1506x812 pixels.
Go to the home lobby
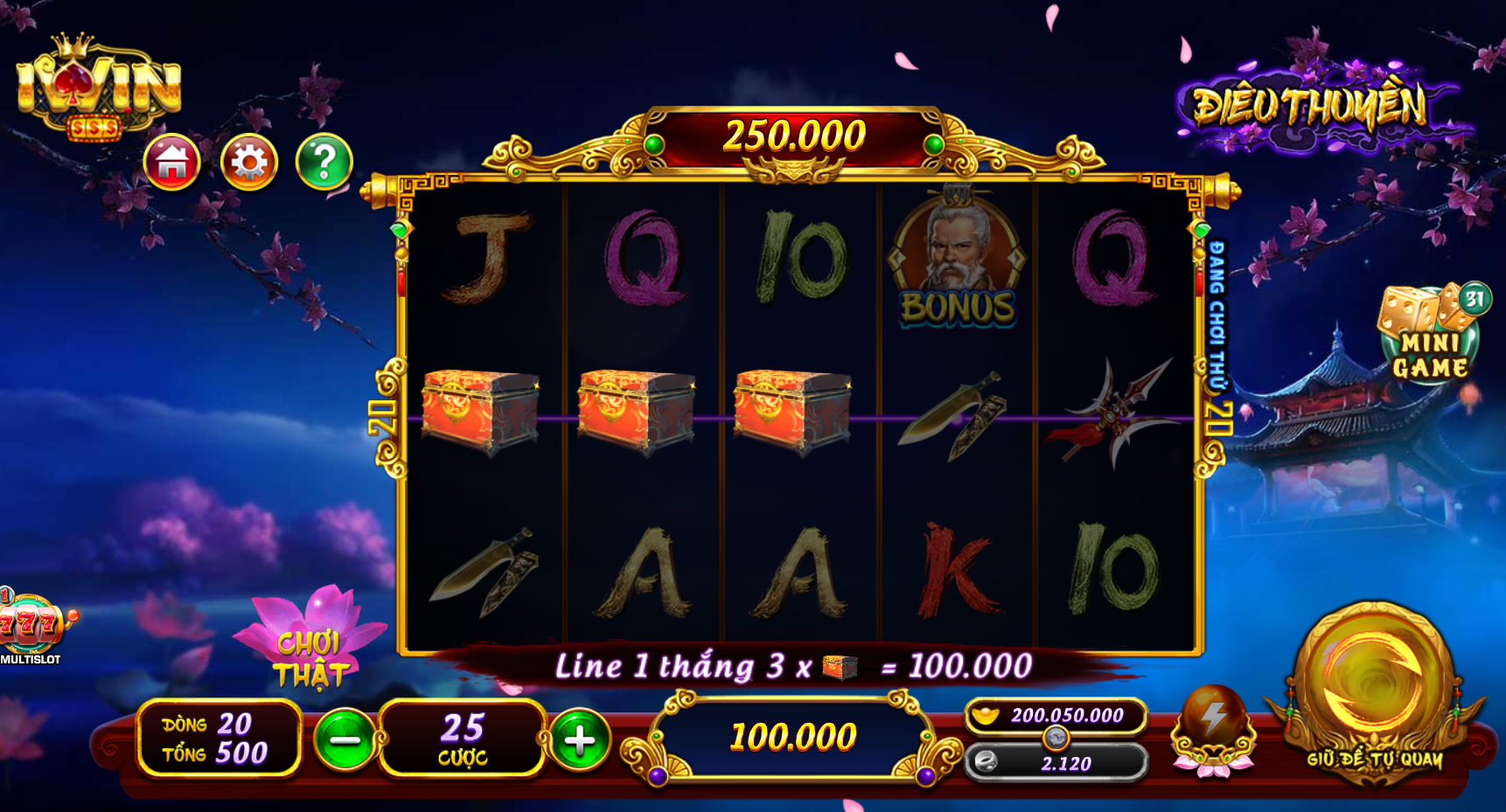(x=172, y=163)
